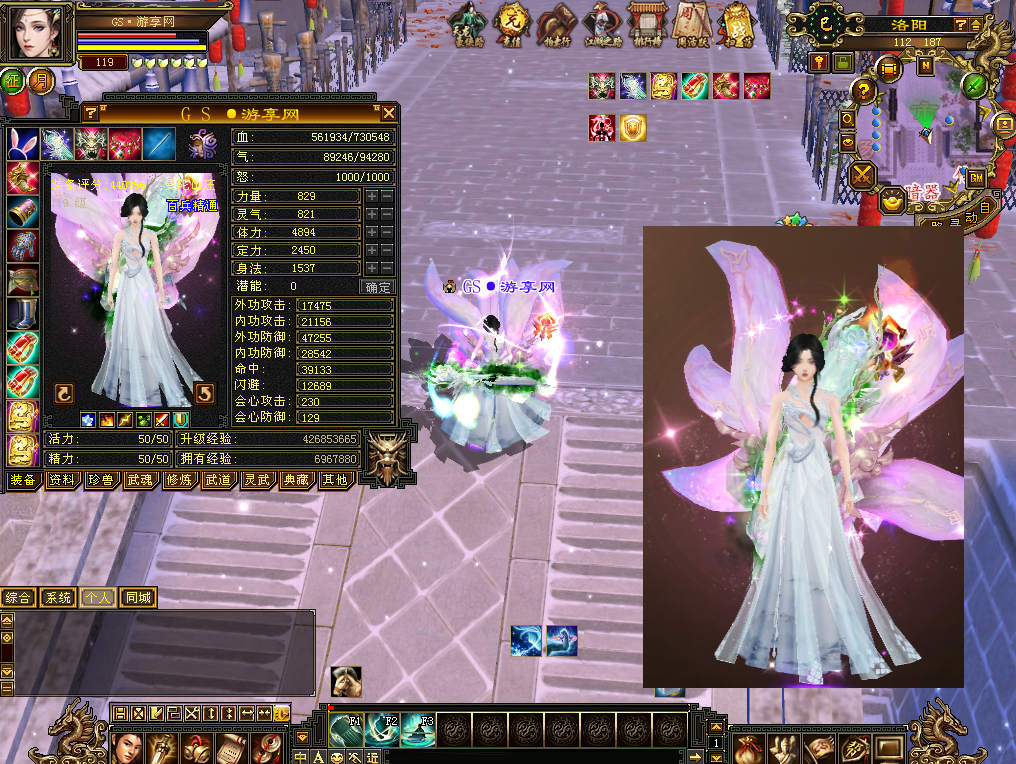Click the minimap magnifier search button
This screenshot has width=1016, height=764.
pos(848,119)
